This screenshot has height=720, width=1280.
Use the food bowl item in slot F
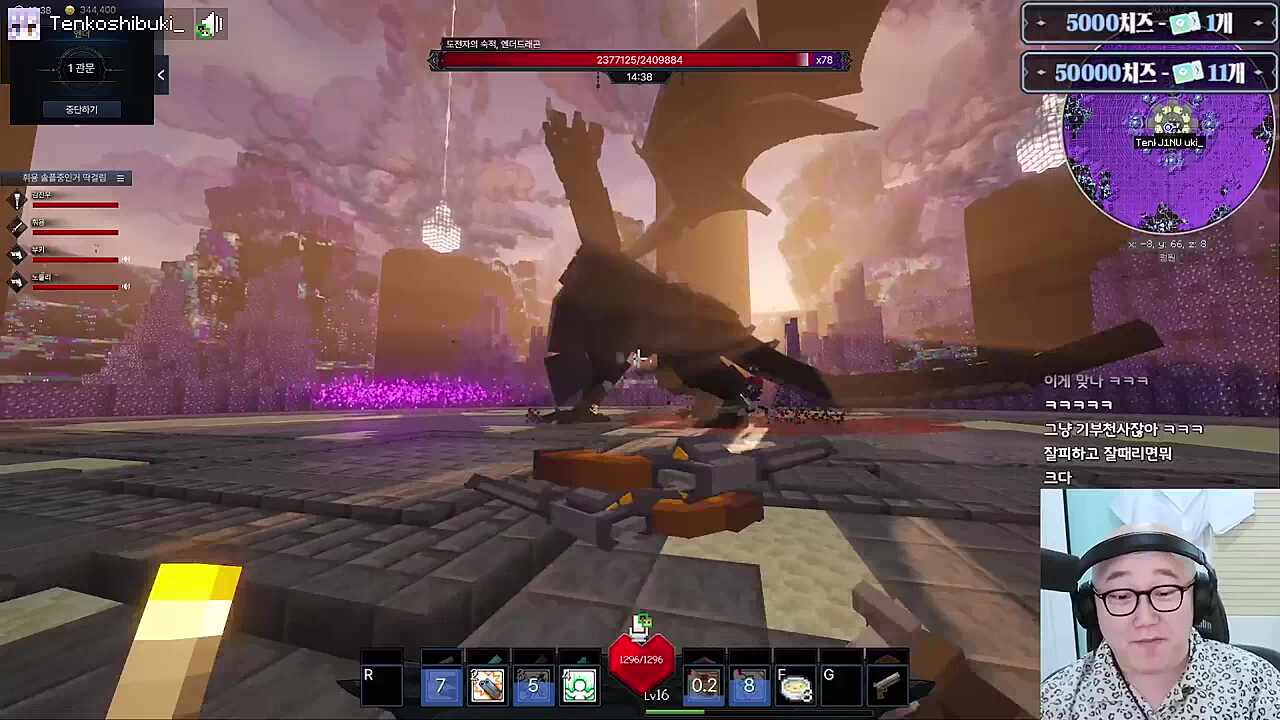[x=795, y=686]
